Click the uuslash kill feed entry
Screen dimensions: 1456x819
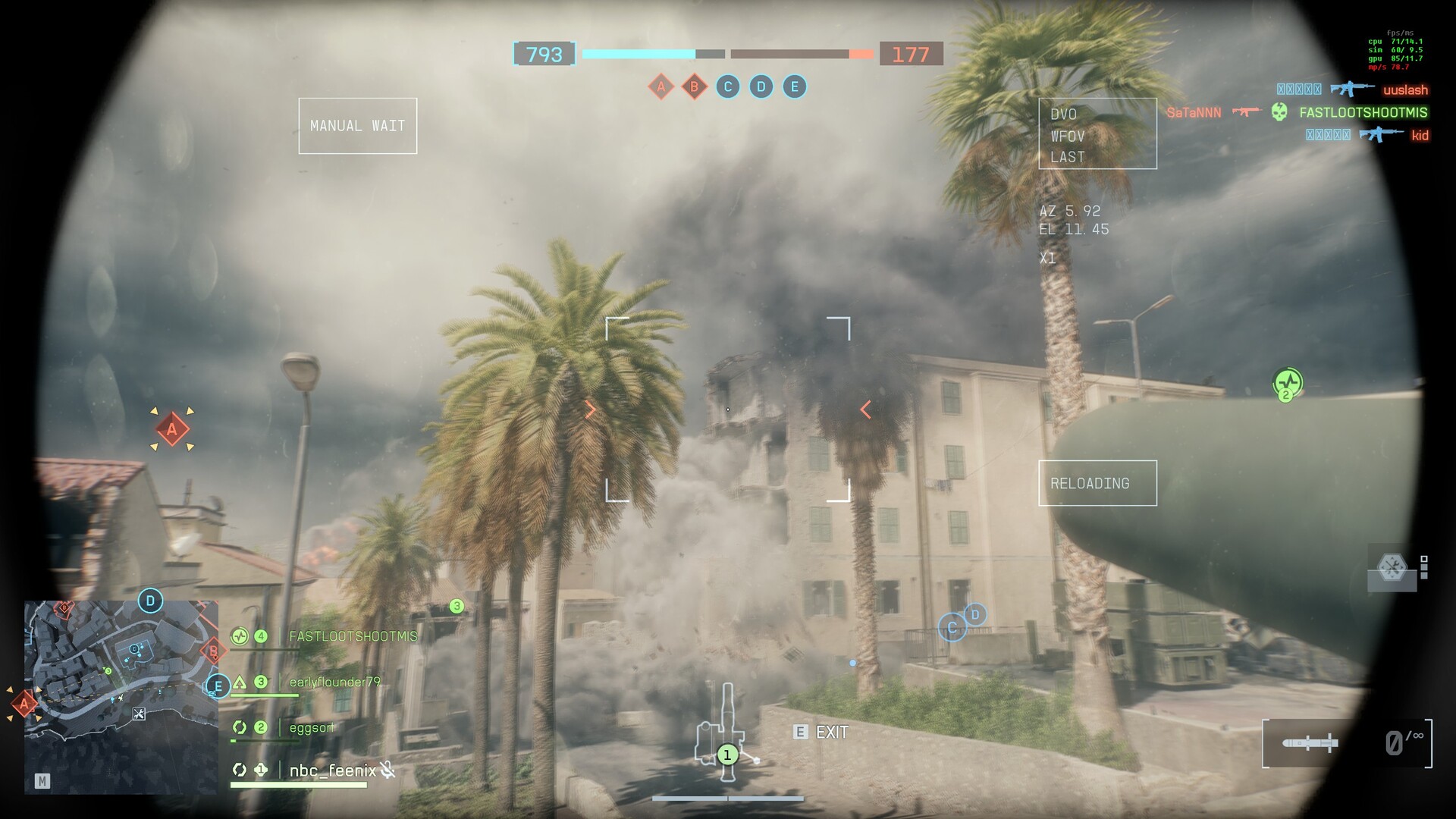tap(1405, 89)
